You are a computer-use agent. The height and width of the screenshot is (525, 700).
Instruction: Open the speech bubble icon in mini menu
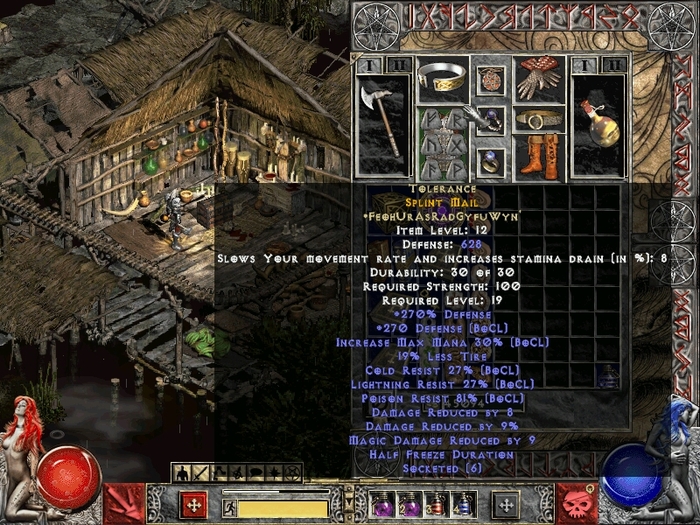click(x=254, y=471)
